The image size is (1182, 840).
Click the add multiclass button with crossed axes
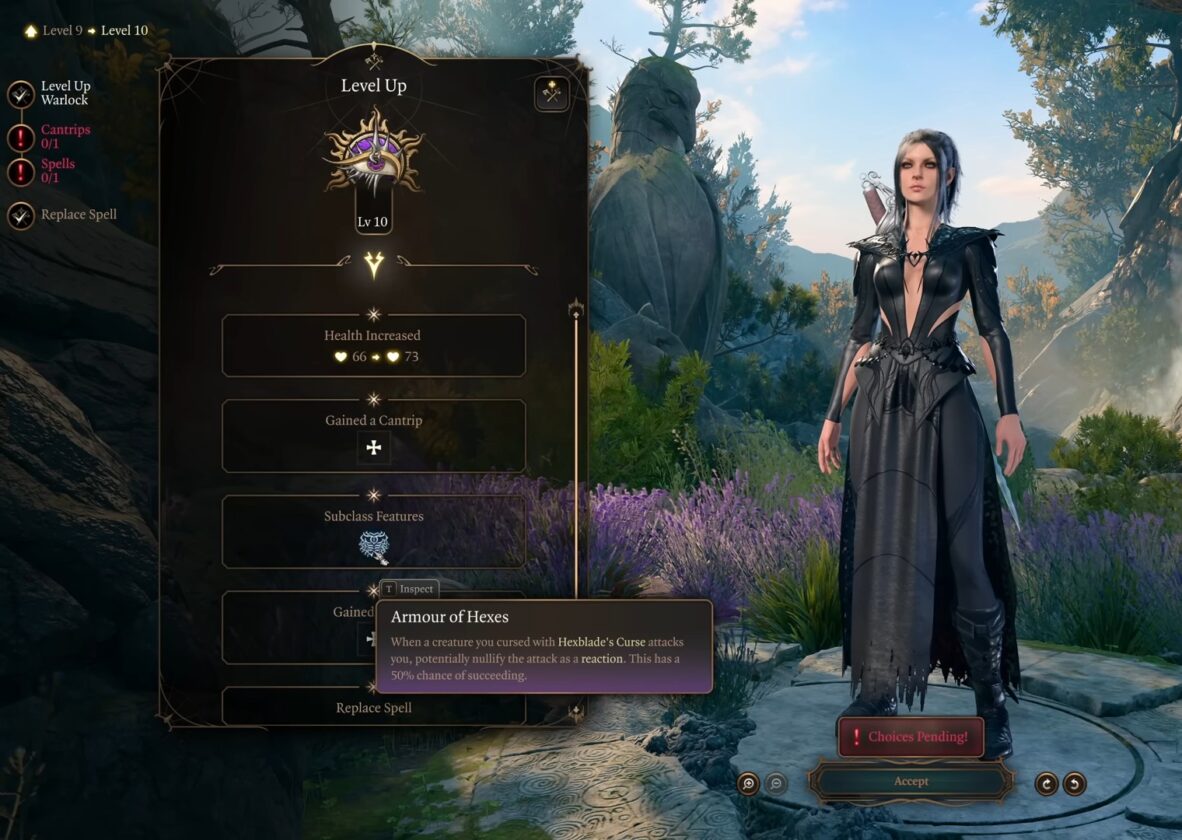(551, 94)
